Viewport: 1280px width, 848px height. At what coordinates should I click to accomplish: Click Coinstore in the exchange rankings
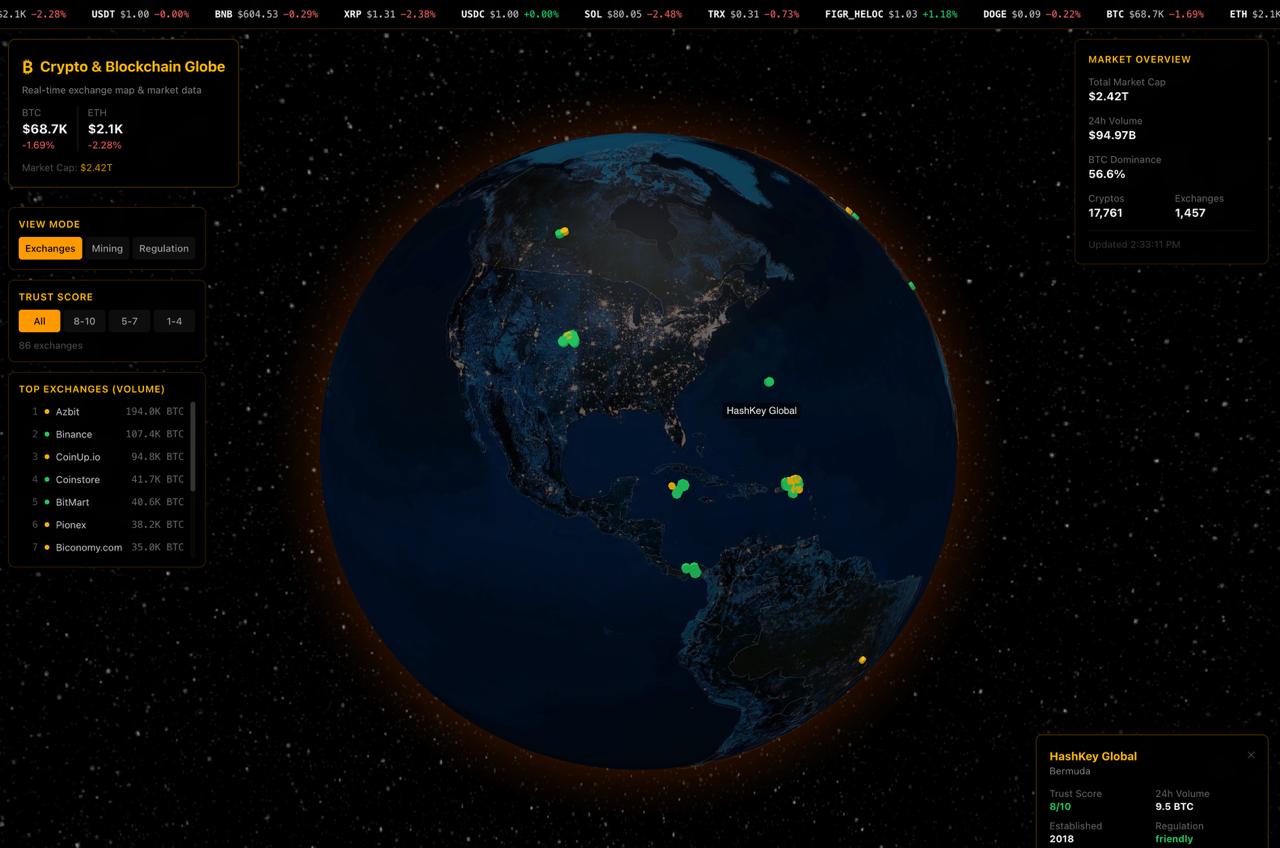point(77,479)
